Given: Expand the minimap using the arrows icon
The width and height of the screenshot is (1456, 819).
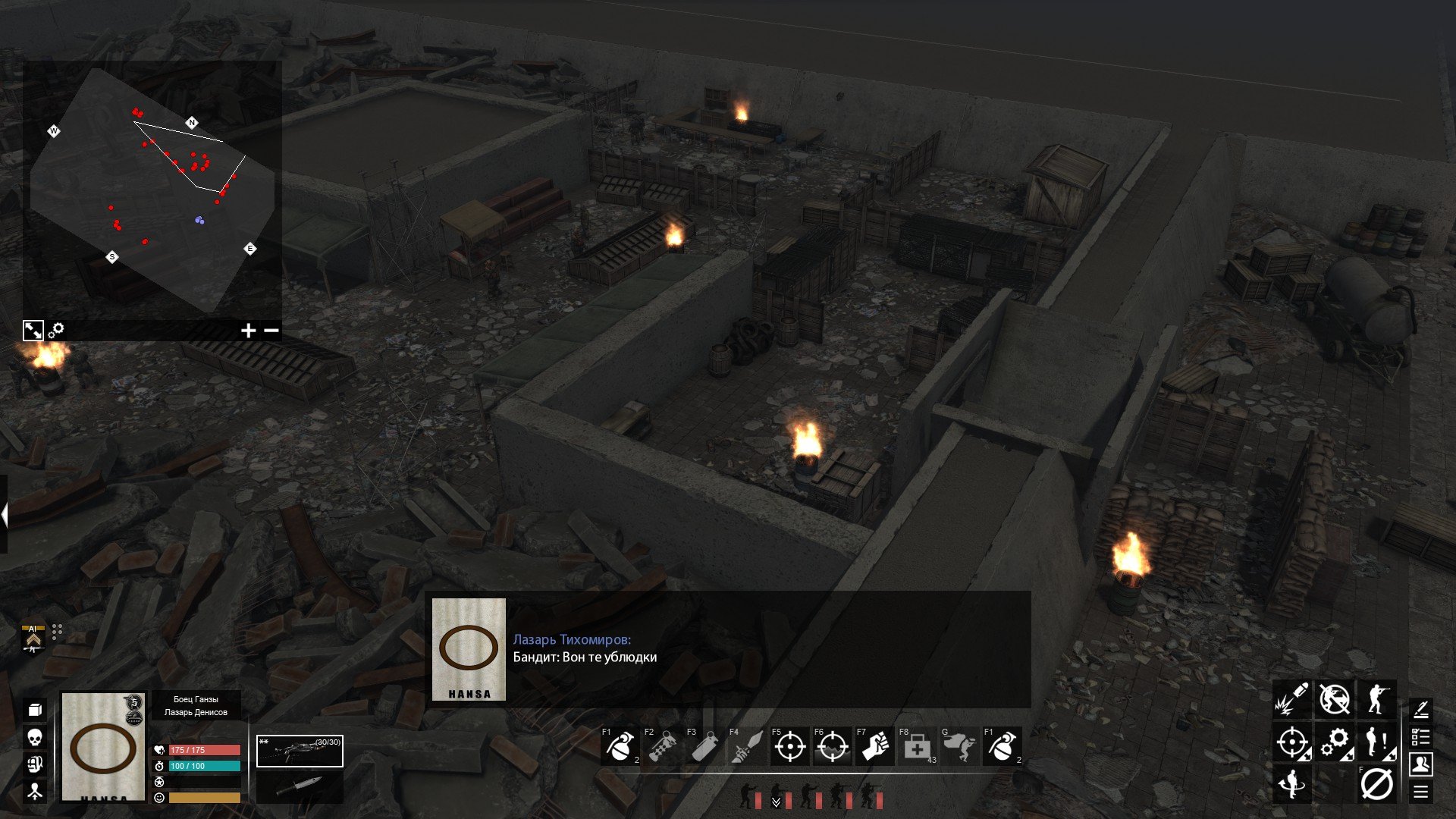Looking at the screenshot, I should tap(33, 331).
